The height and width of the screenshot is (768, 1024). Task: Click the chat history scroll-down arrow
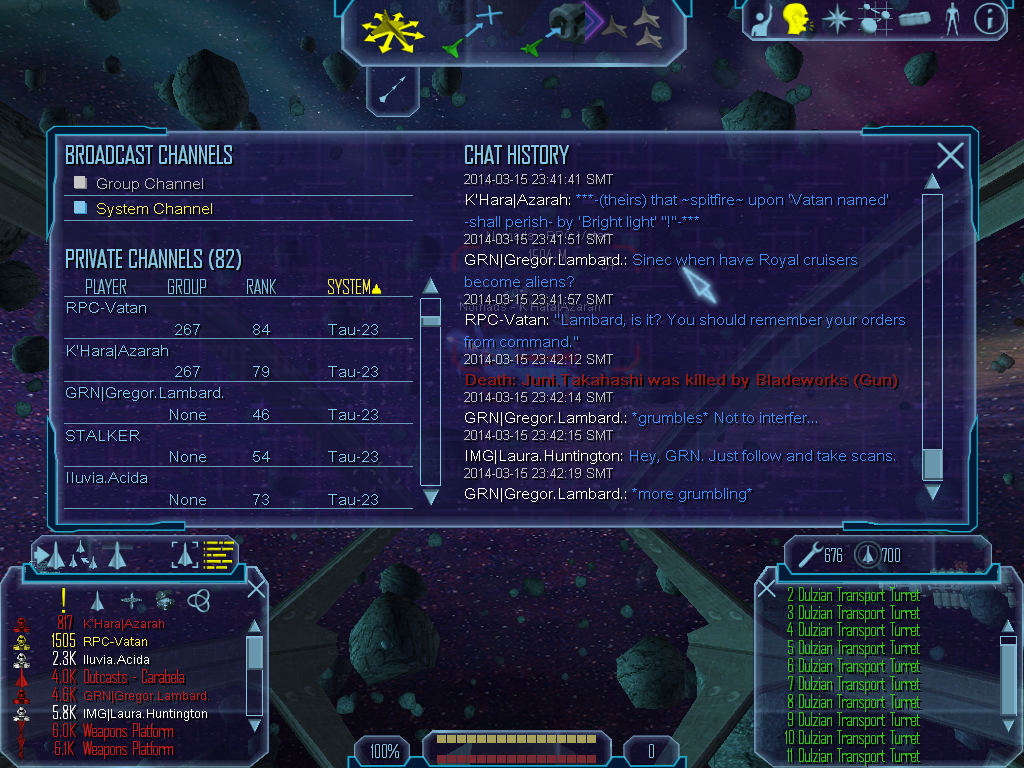point(932,492)
